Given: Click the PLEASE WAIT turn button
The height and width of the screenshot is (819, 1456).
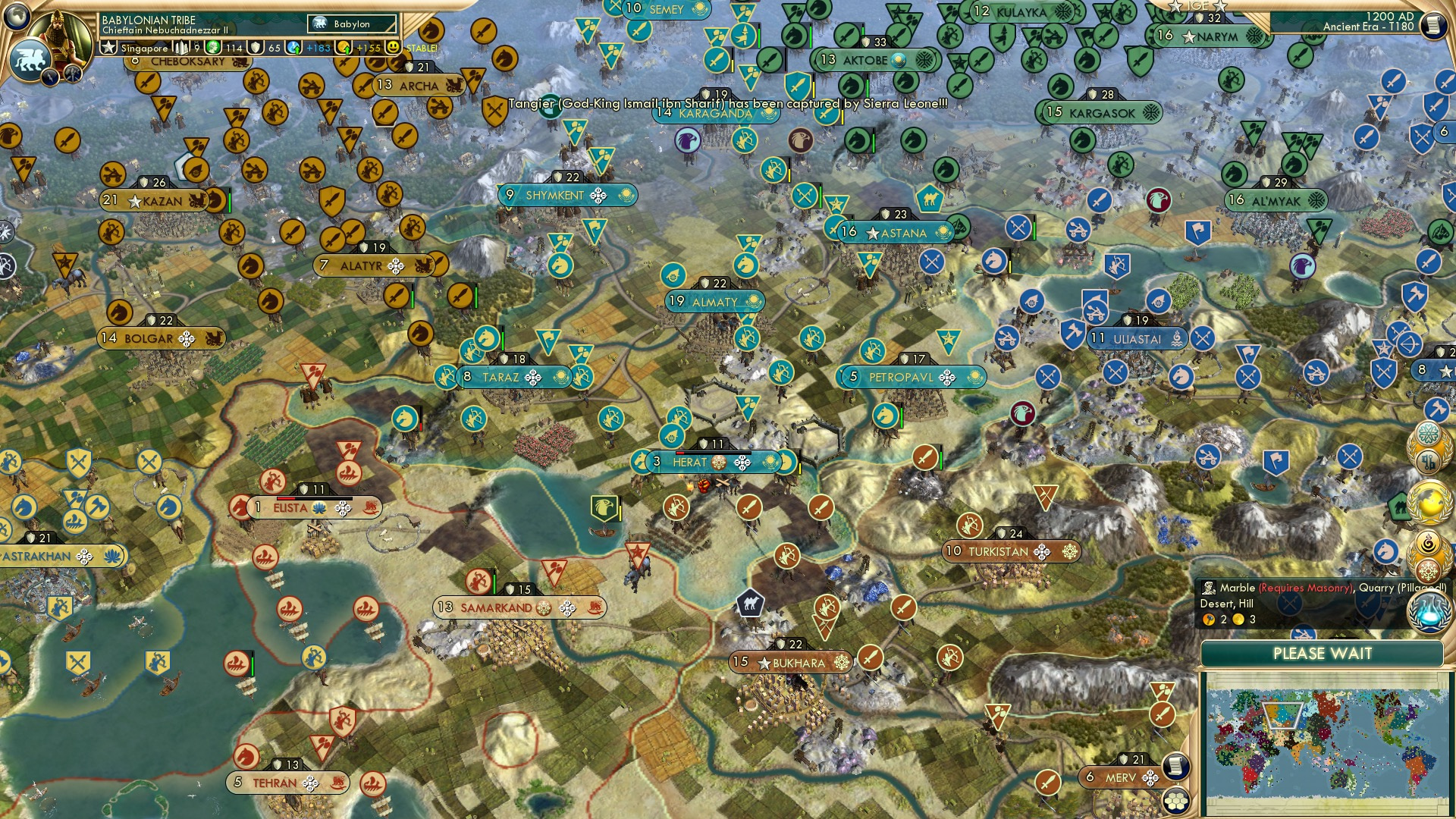Looking at the screenshot, I should click(1323, 654).
